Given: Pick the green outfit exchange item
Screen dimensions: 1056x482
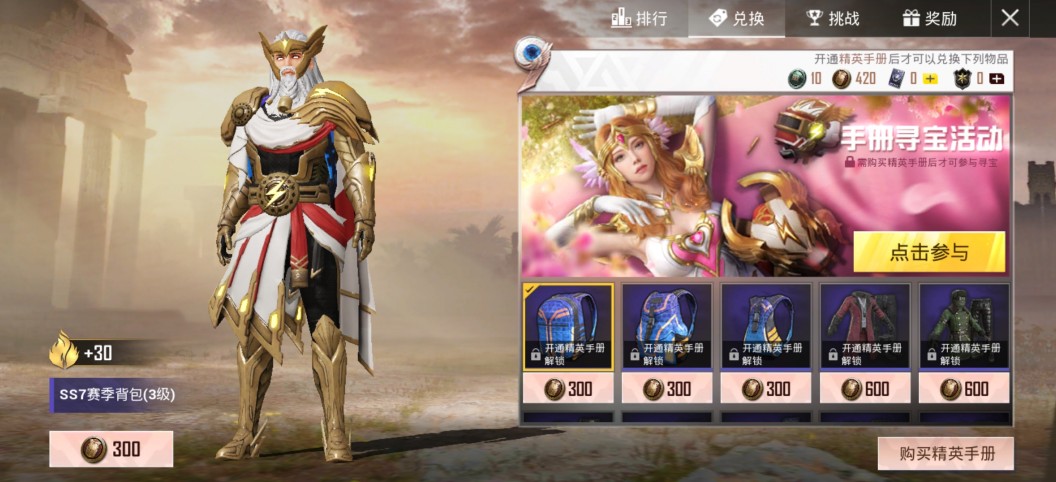Looking at the screenshot, I should pyautogui.click(x=964, y=327).
